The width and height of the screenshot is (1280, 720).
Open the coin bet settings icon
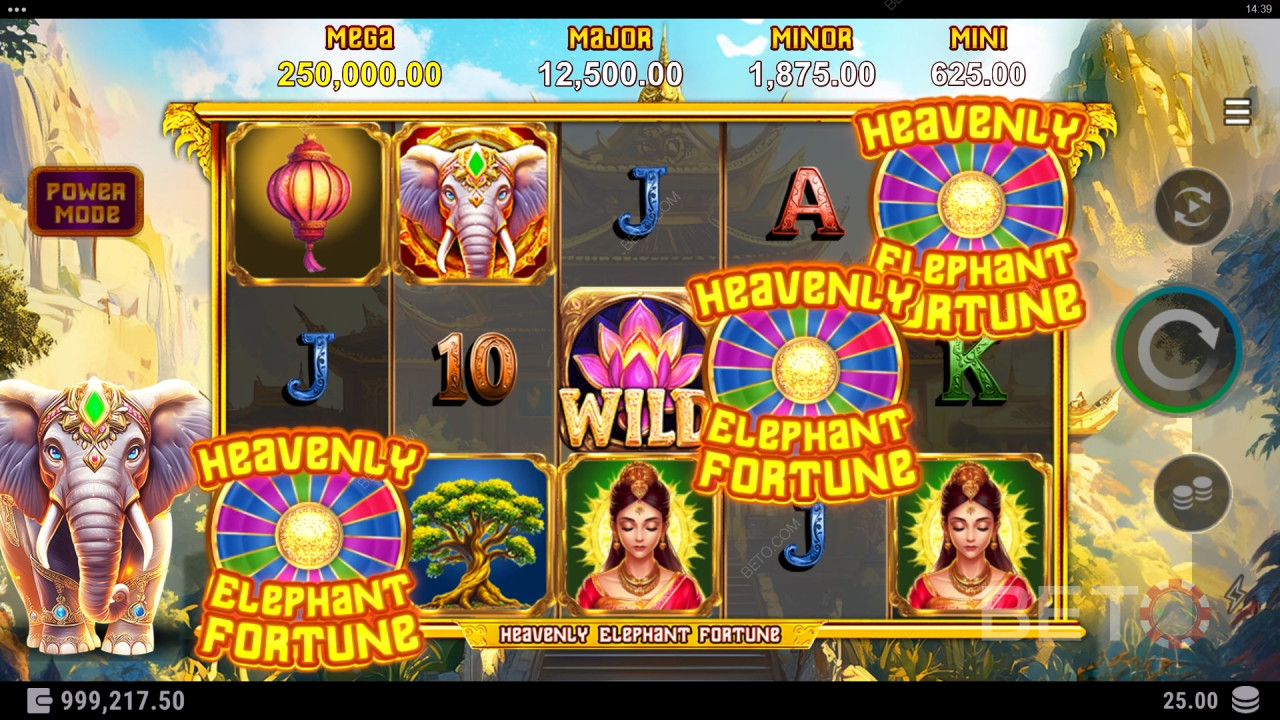[x=1192, y=490]
